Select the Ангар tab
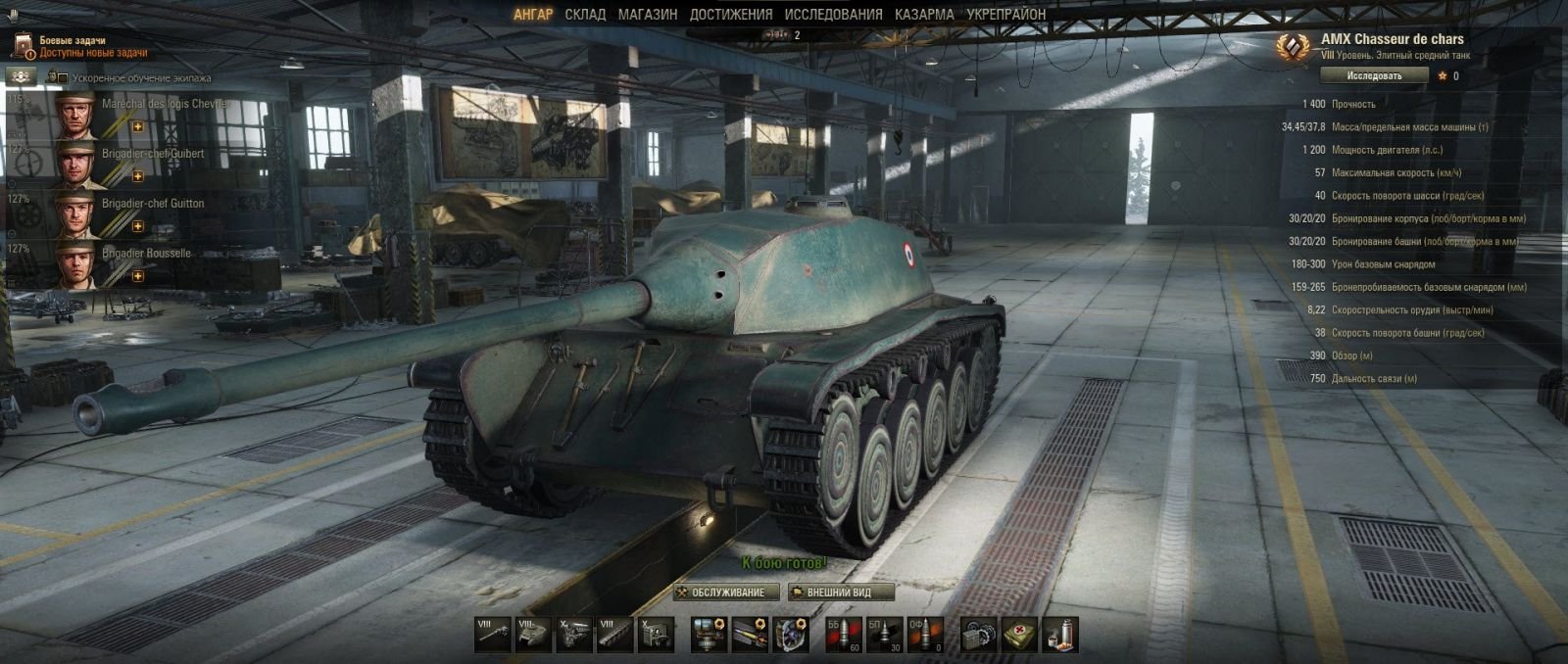Image resolution: width=1568 pixels, height=664 pixels. pos(533,15)
